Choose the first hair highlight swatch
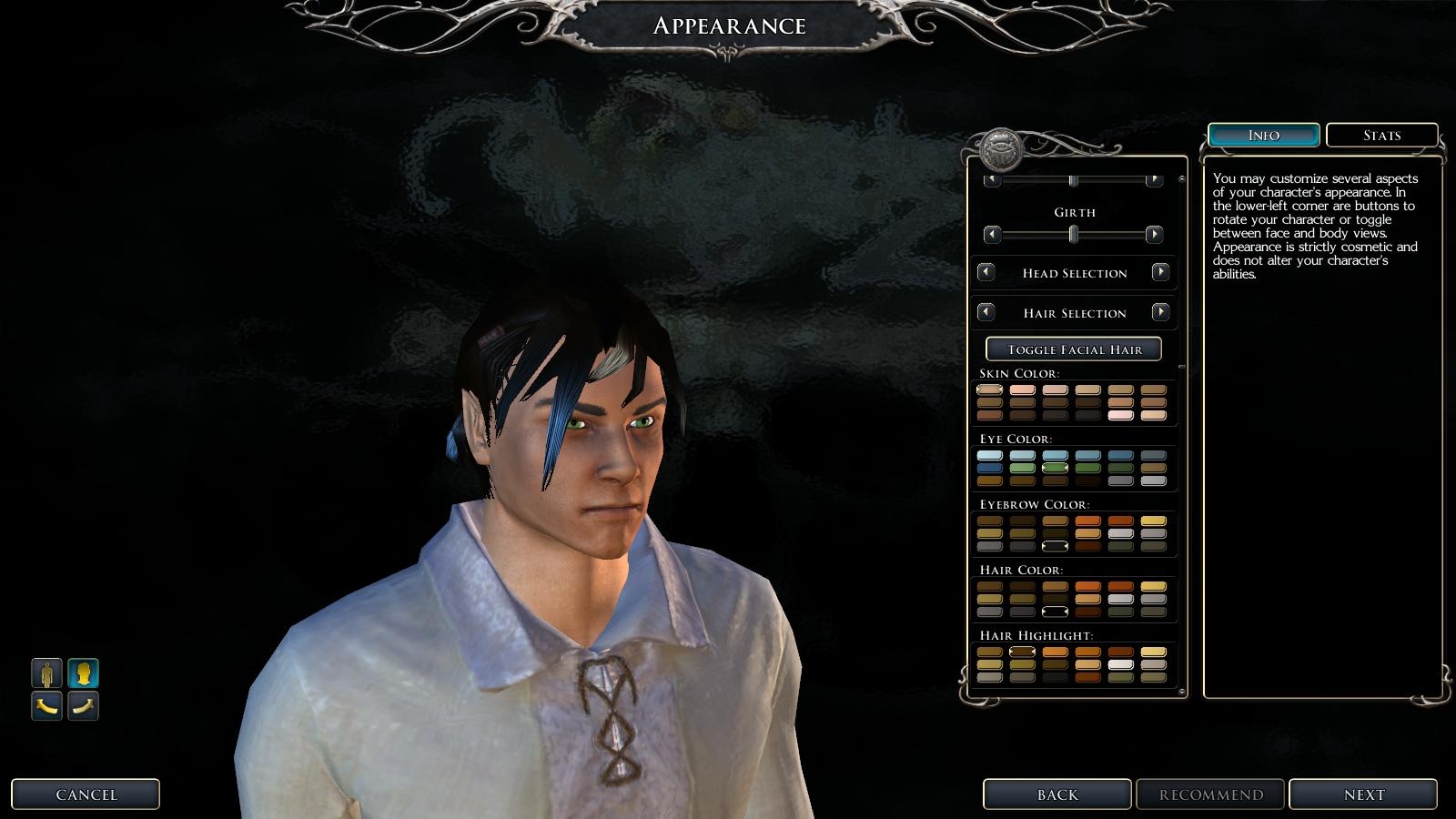 989,652
